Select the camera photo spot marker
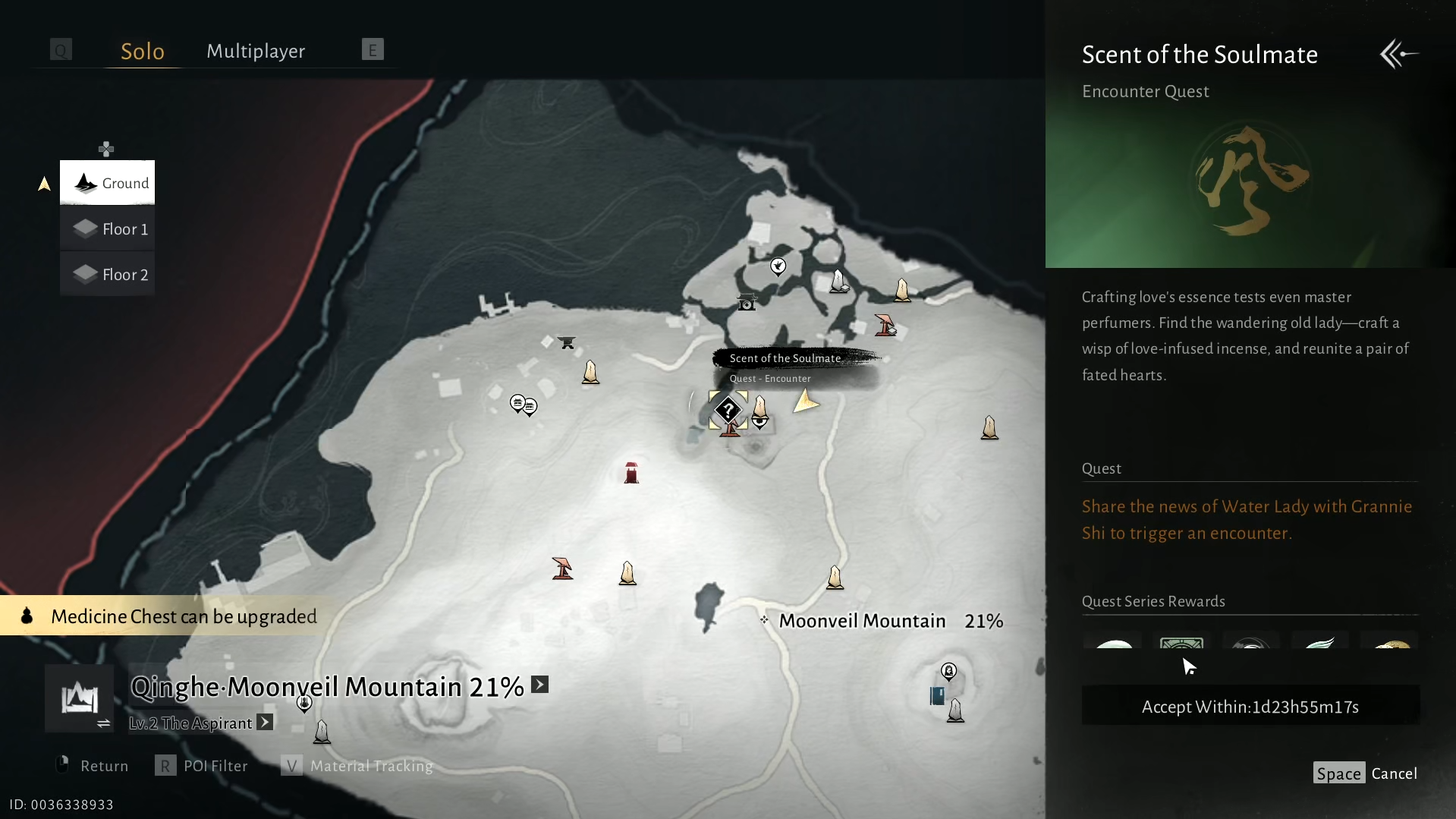Image resolution: width=1456 pixels, height=819 pixels. 747,302
